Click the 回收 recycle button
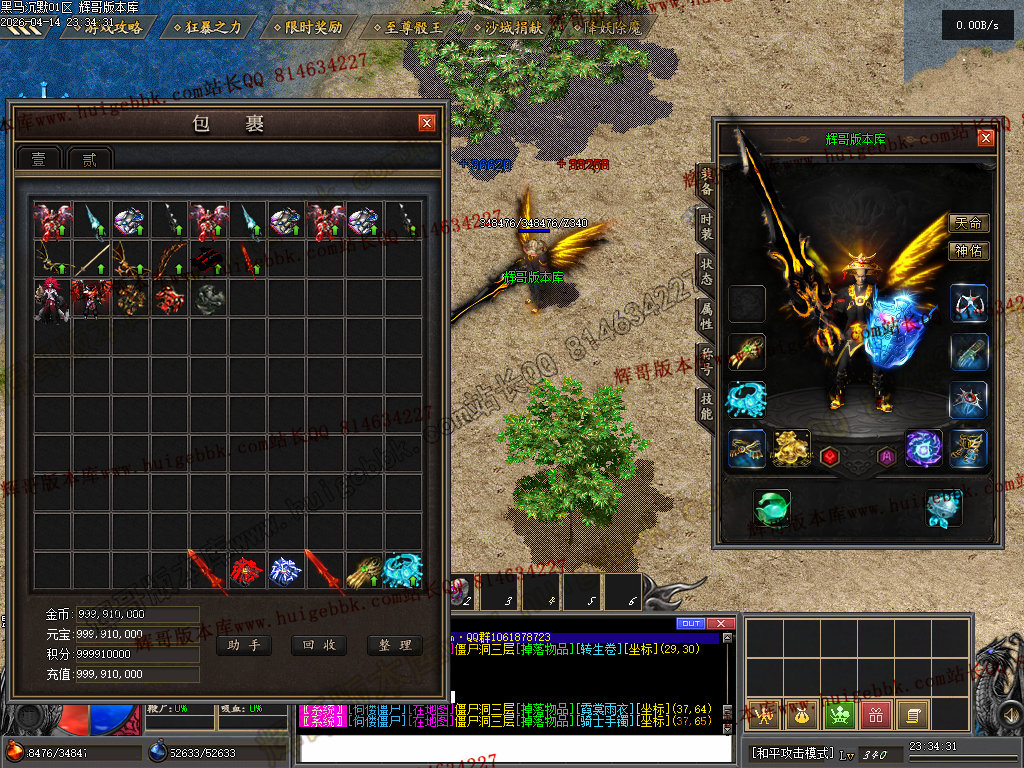 [318, 645]
